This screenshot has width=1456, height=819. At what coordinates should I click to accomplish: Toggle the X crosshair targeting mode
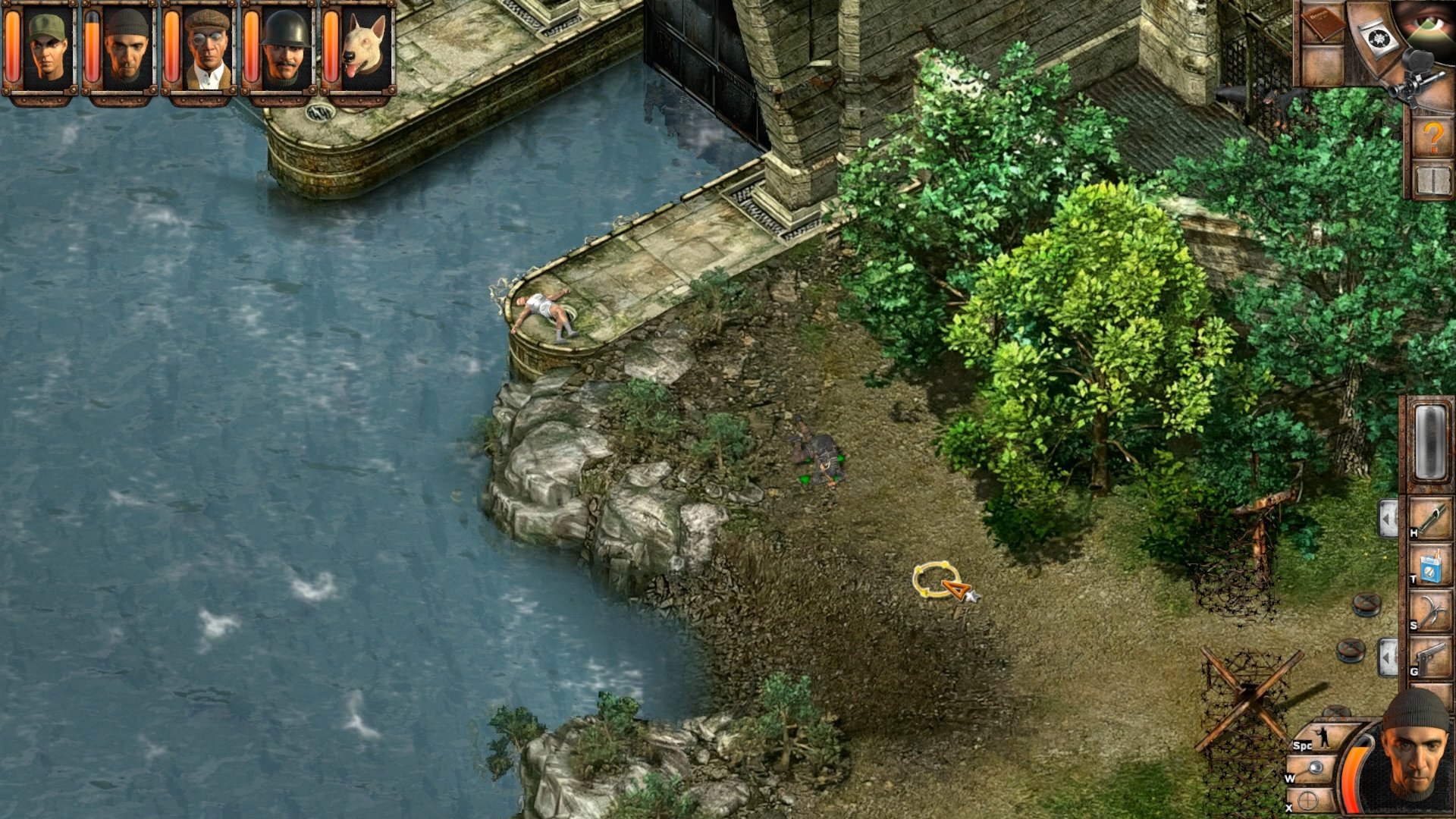tap(1307, 800)
